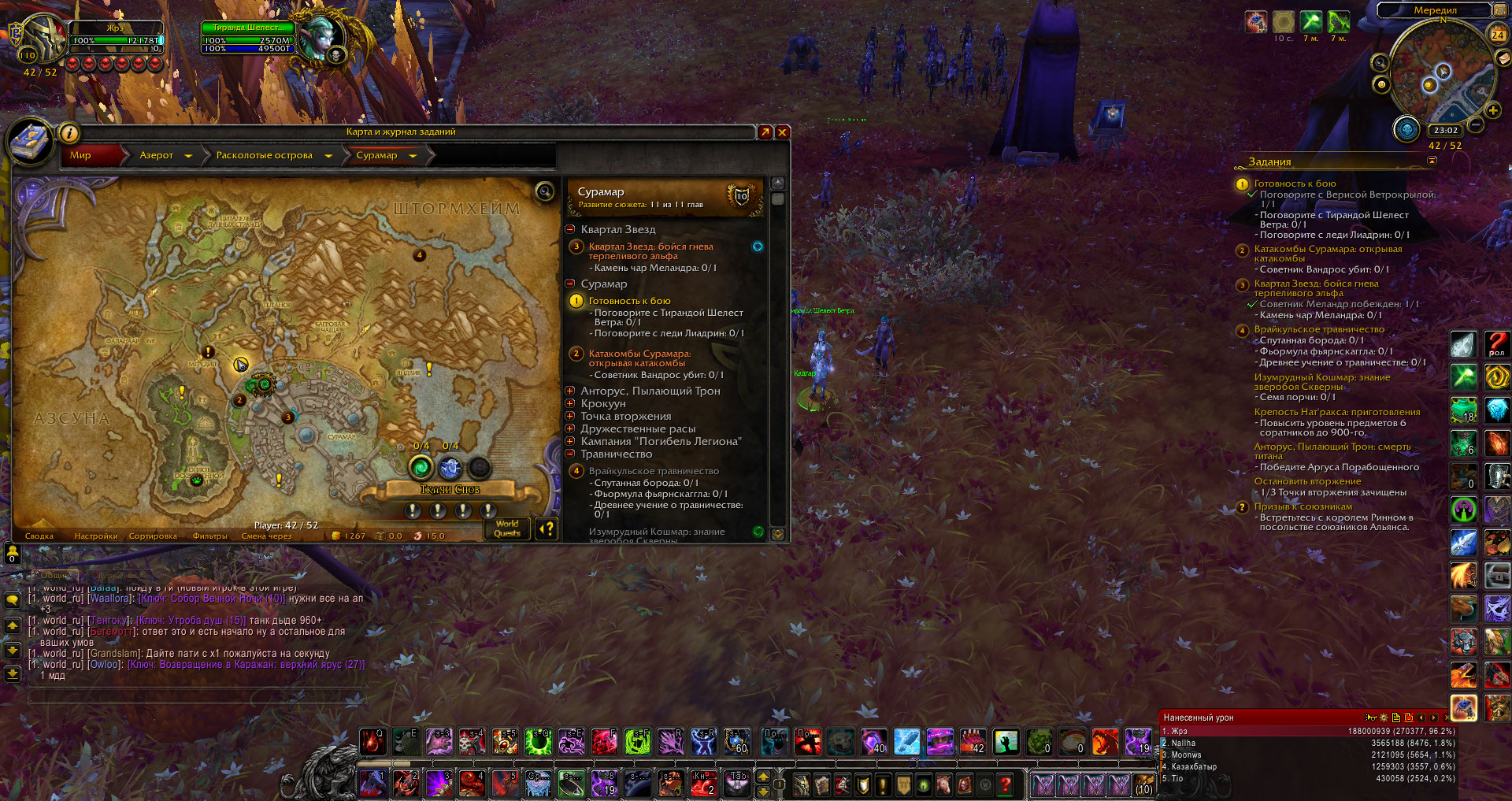Click the Сводка link below the map
1512x801 pixels.
[39, 536]
